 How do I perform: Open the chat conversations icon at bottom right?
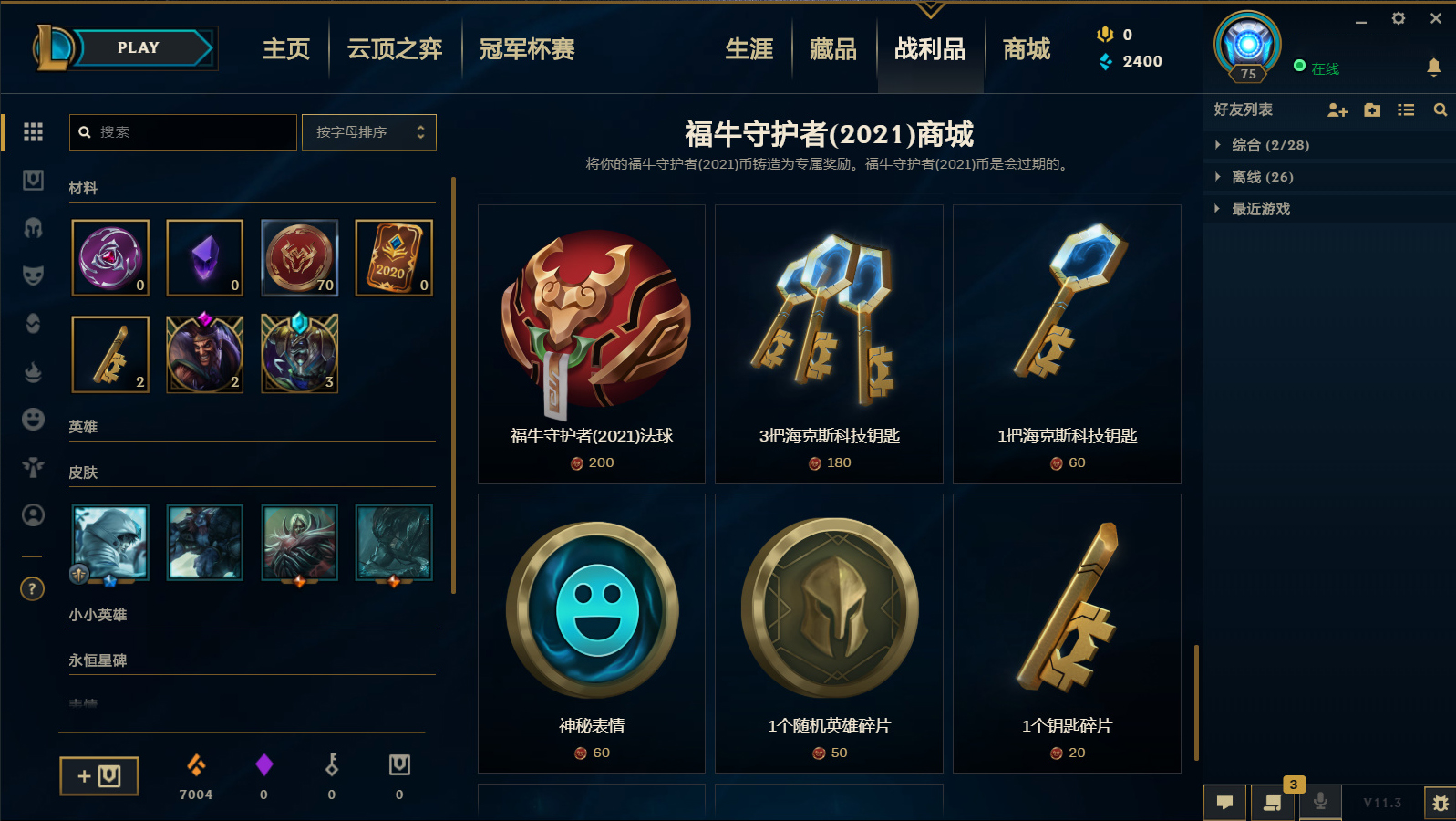tap(1225, 803)
